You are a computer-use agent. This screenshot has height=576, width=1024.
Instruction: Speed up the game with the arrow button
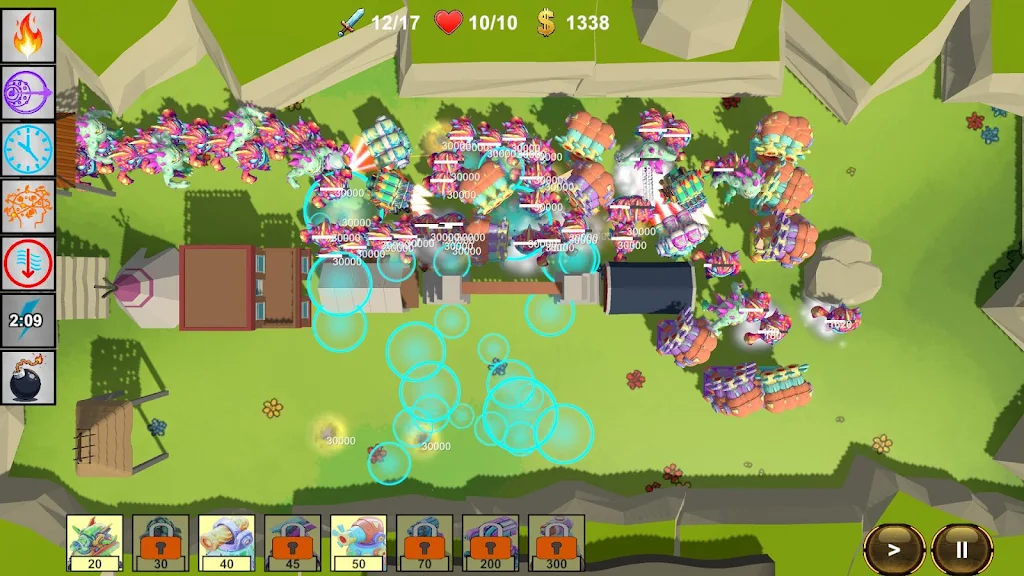894,549
